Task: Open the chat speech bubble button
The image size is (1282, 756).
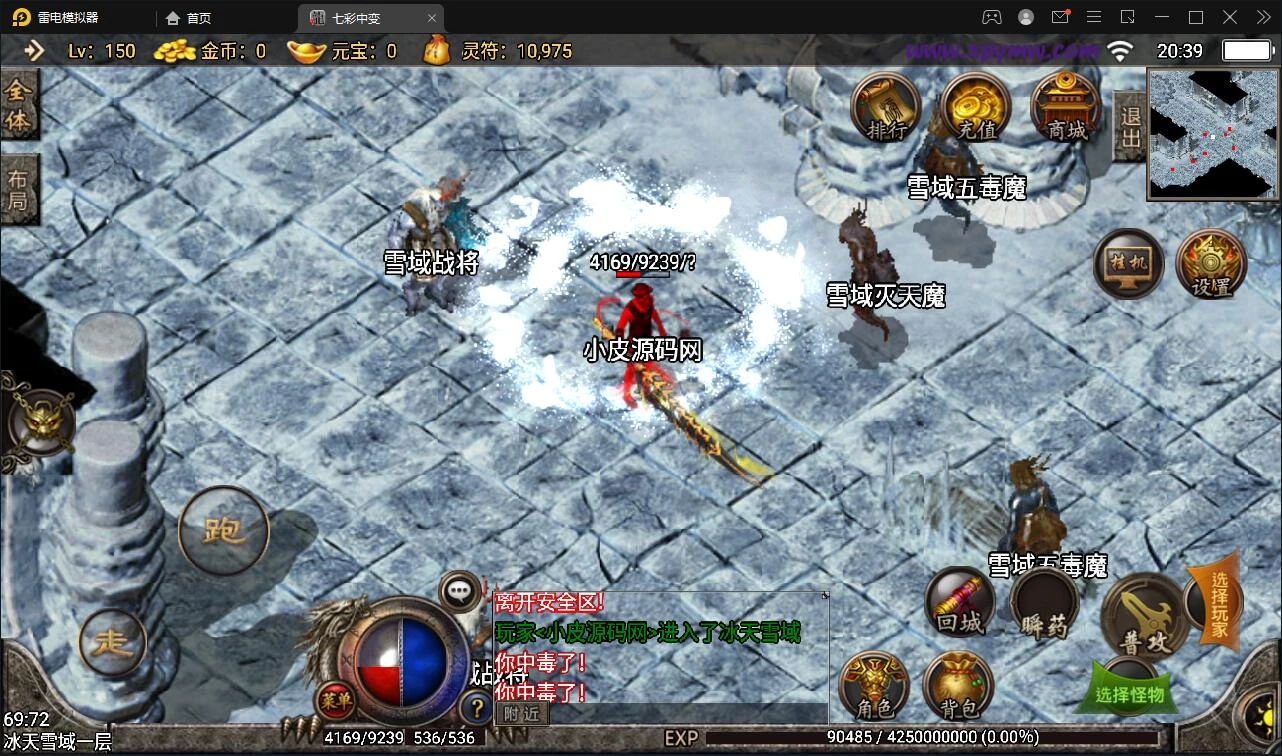Action: 460,590
